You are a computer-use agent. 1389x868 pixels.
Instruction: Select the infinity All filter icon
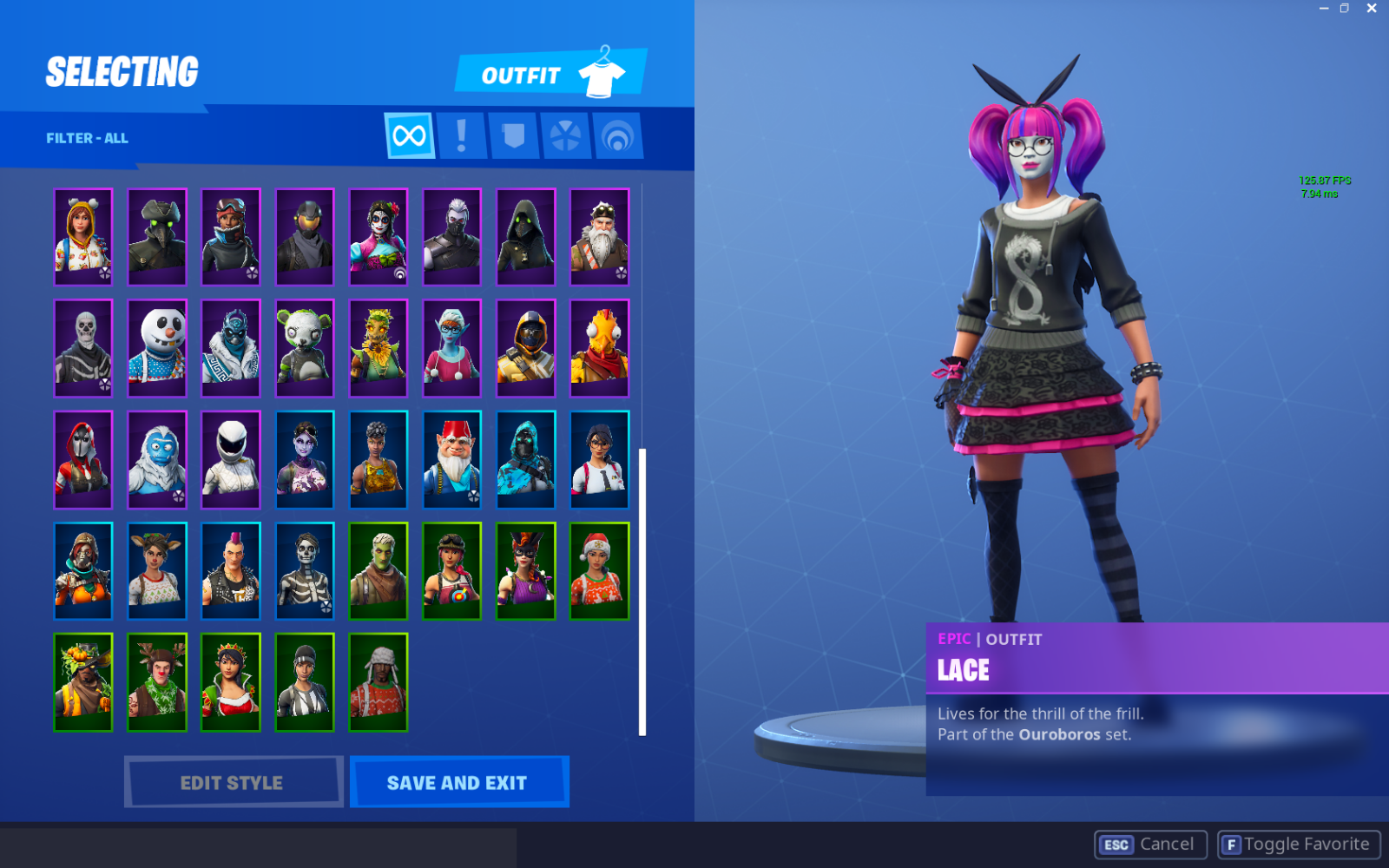click(x=408, y=135)
